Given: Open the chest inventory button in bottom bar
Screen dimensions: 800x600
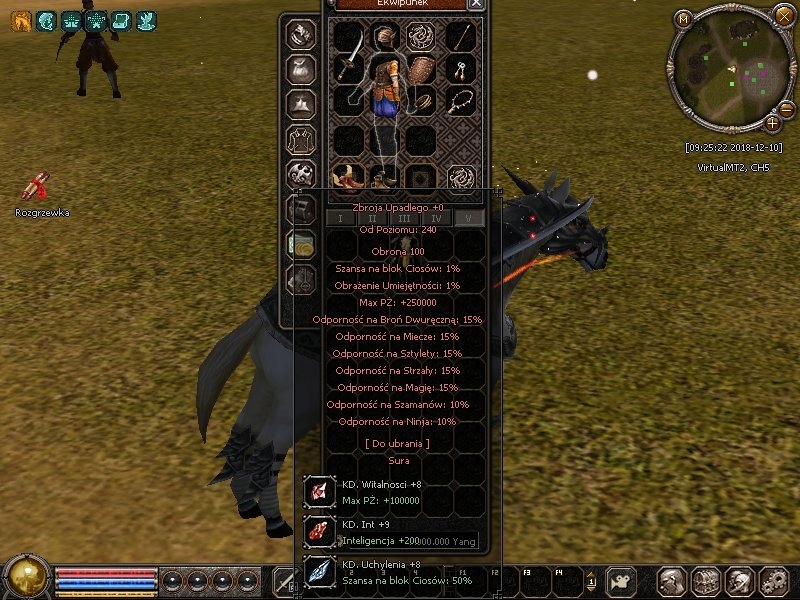Looking at the screenshot, I should 704,580.
